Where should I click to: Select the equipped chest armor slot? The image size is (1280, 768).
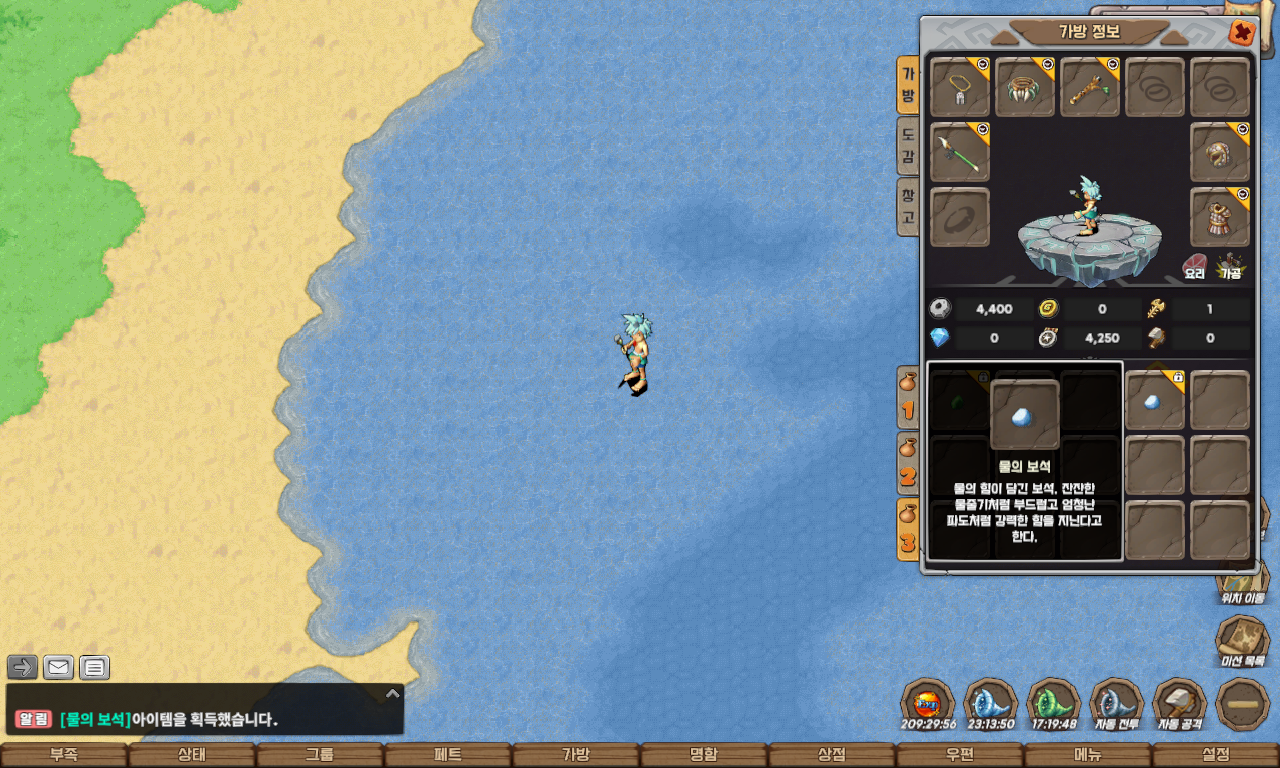[x=1220, y=217]
